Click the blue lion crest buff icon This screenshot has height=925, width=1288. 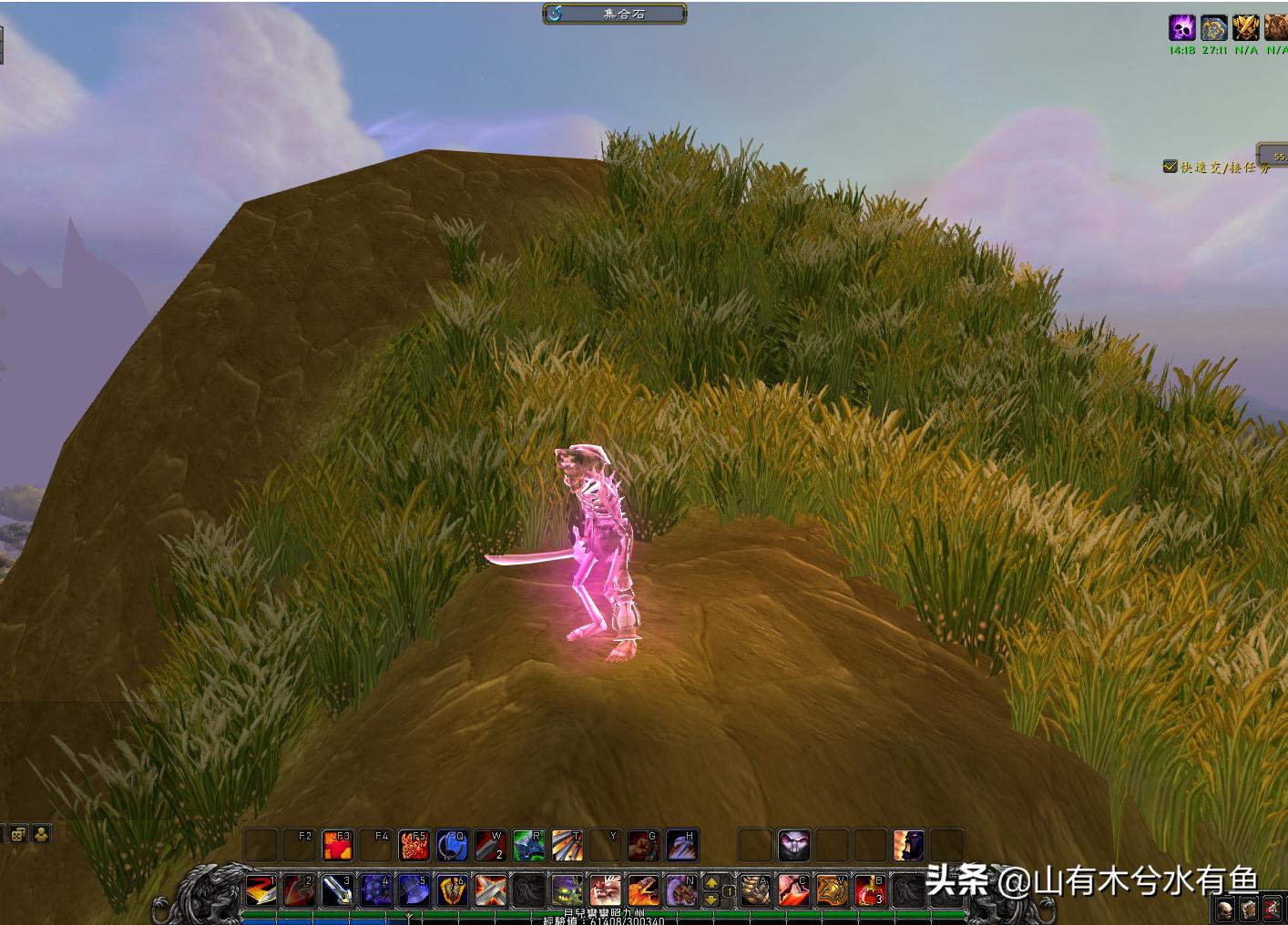click(x=1213, y=27)
